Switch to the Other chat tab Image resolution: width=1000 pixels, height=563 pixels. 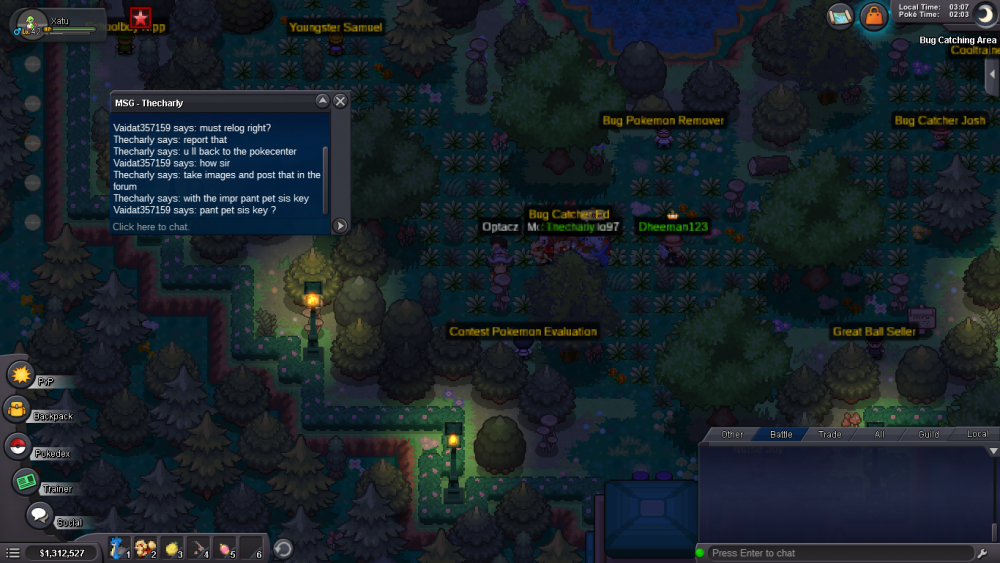pyautogui.click(x=732, y=434)
